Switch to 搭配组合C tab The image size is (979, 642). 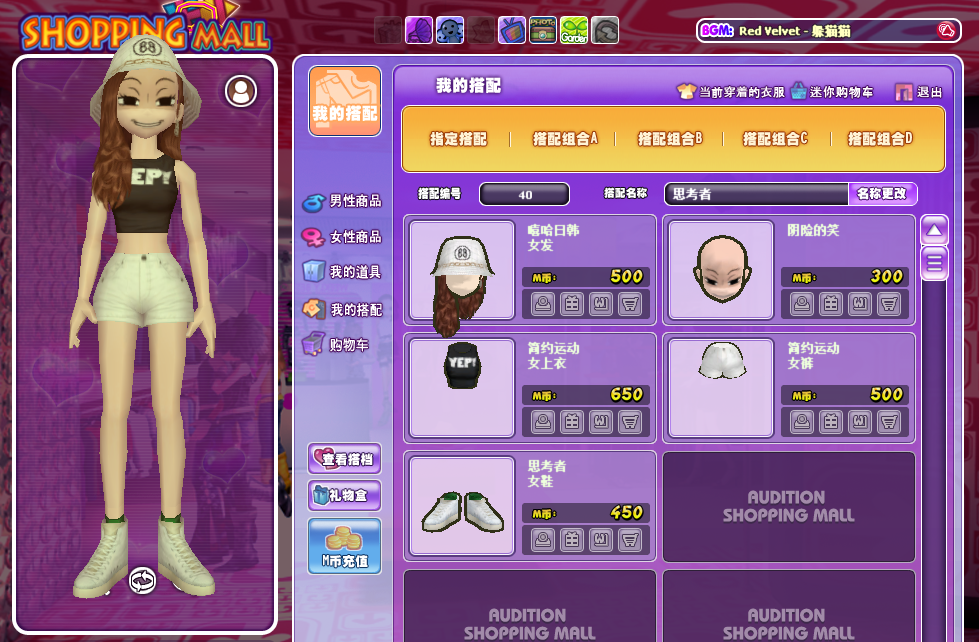(x=775, y=139)
